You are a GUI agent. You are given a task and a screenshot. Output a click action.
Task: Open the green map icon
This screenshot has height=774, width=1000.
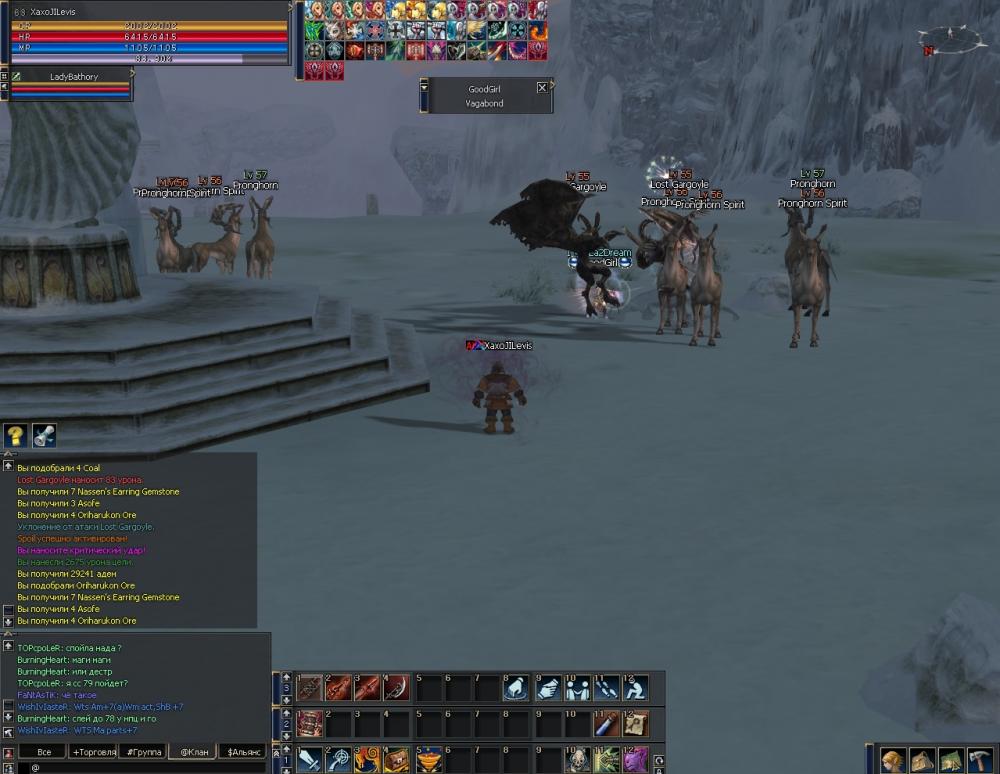951,760
